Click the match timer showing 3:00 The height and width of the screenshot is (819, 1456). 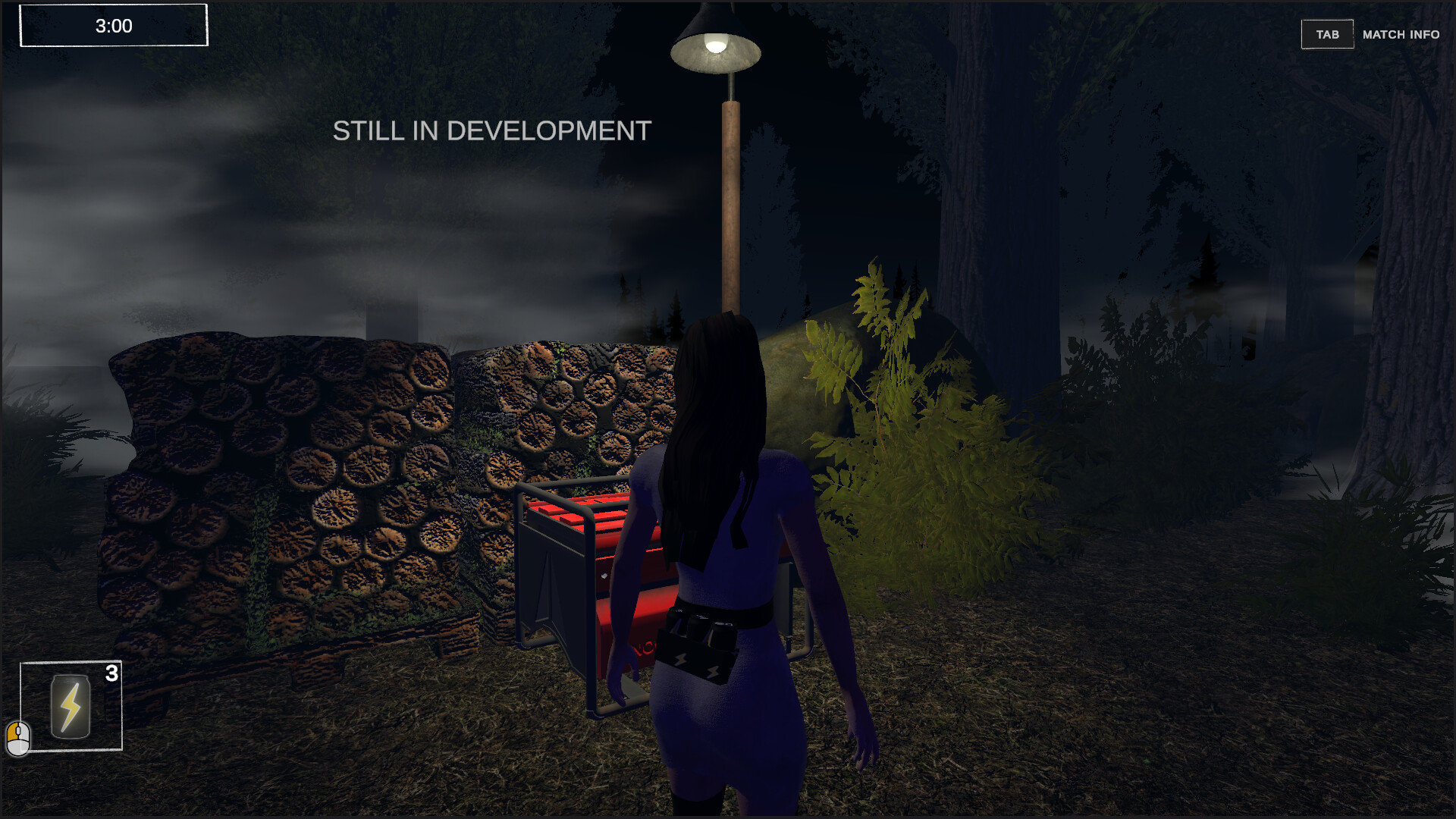point(112,25)
